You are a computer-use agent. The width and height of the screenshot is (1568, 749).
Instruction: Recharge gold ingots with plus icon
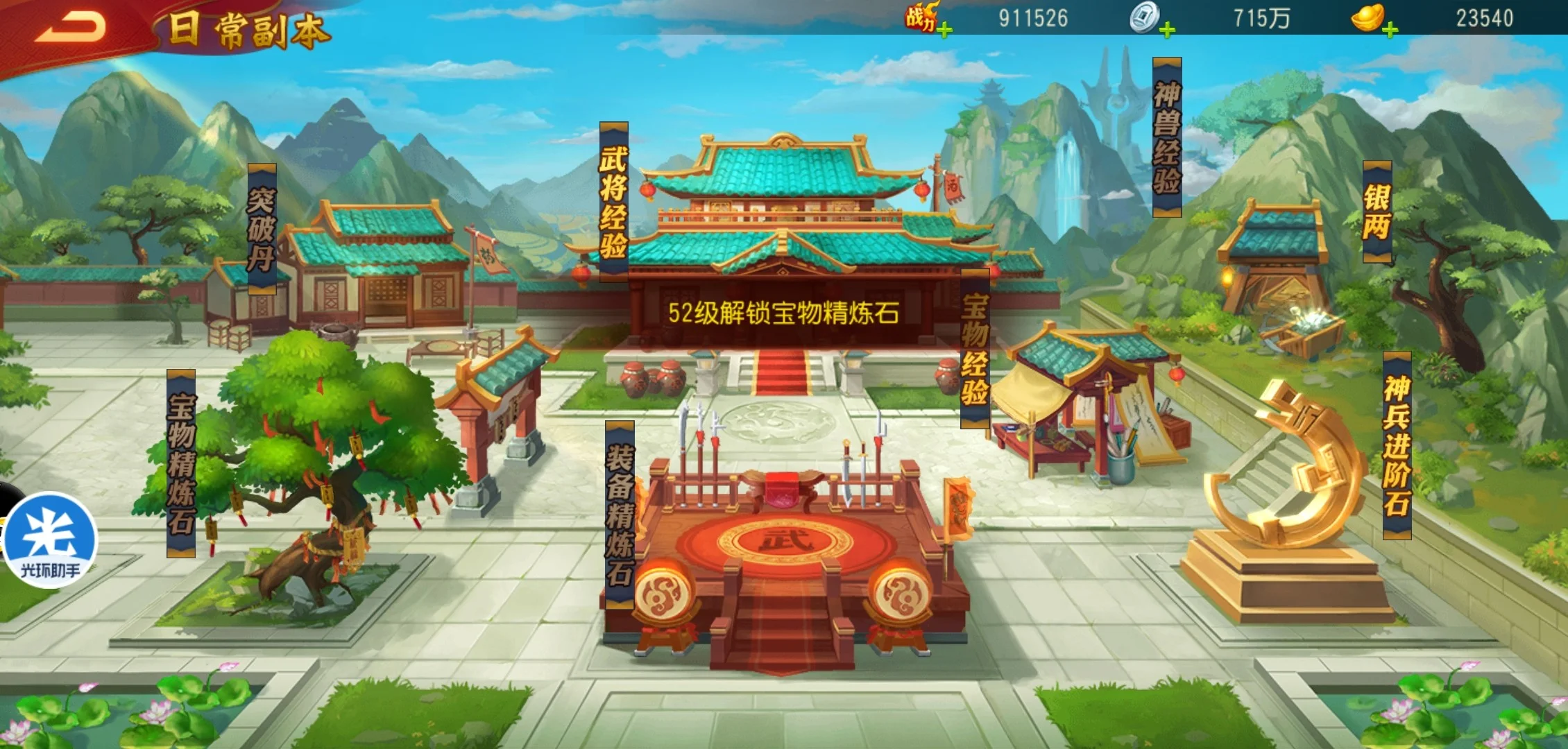[1390, 30]
